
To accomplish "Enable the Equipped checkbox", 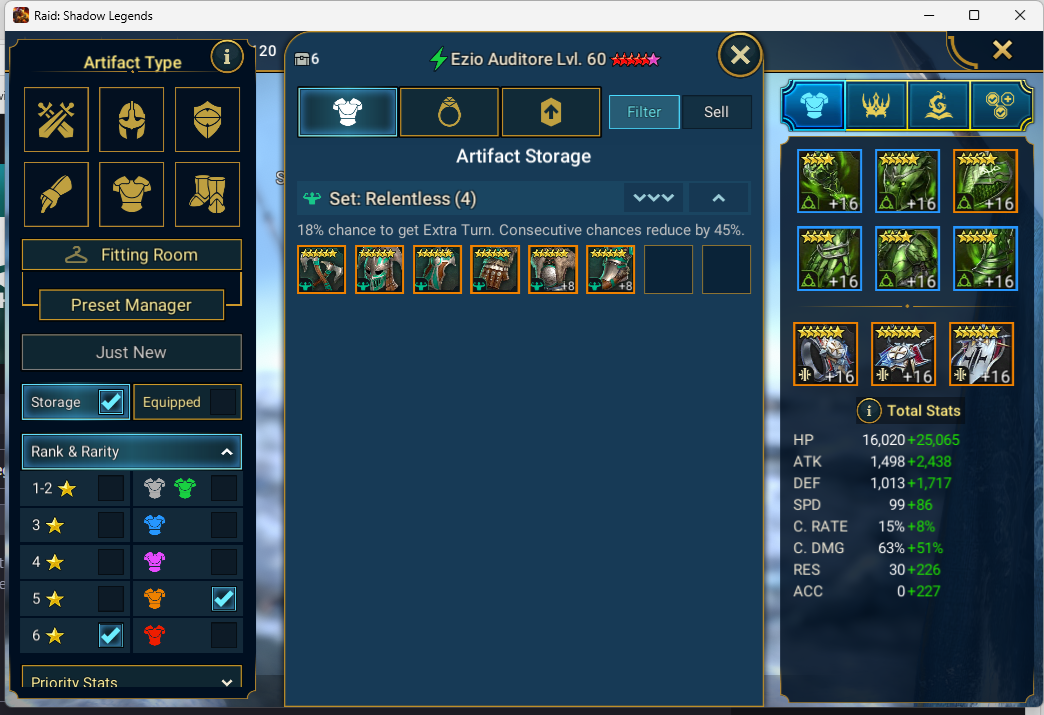I will [224, 402].
